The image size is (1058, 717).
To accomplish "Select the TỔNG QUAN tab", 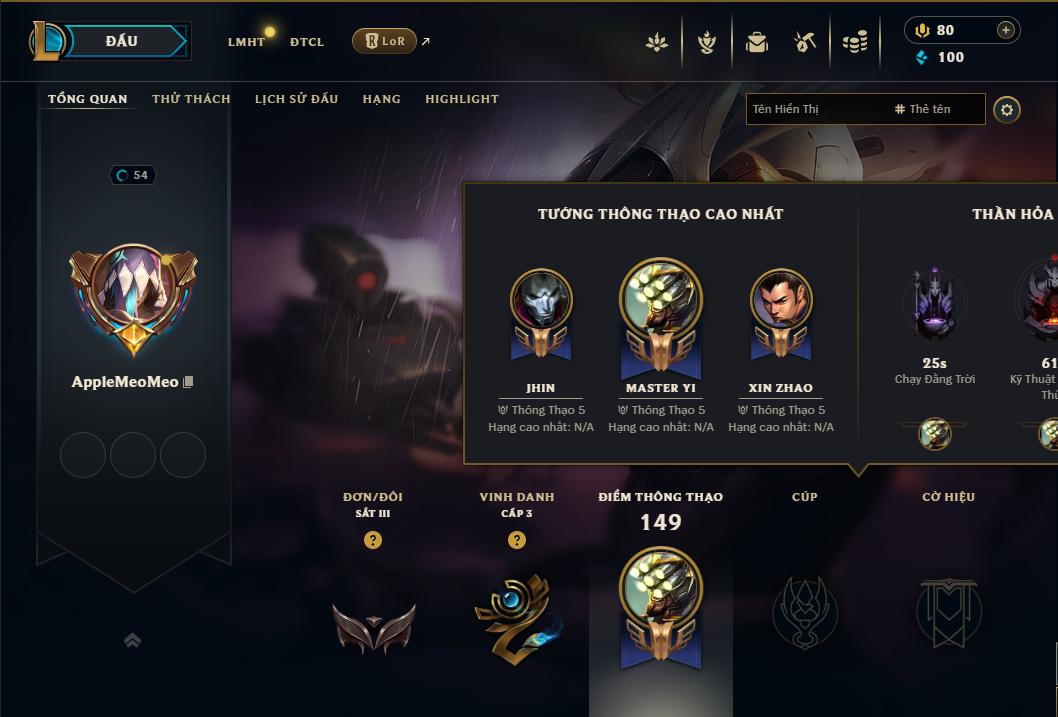I will [x=88, y=99].
